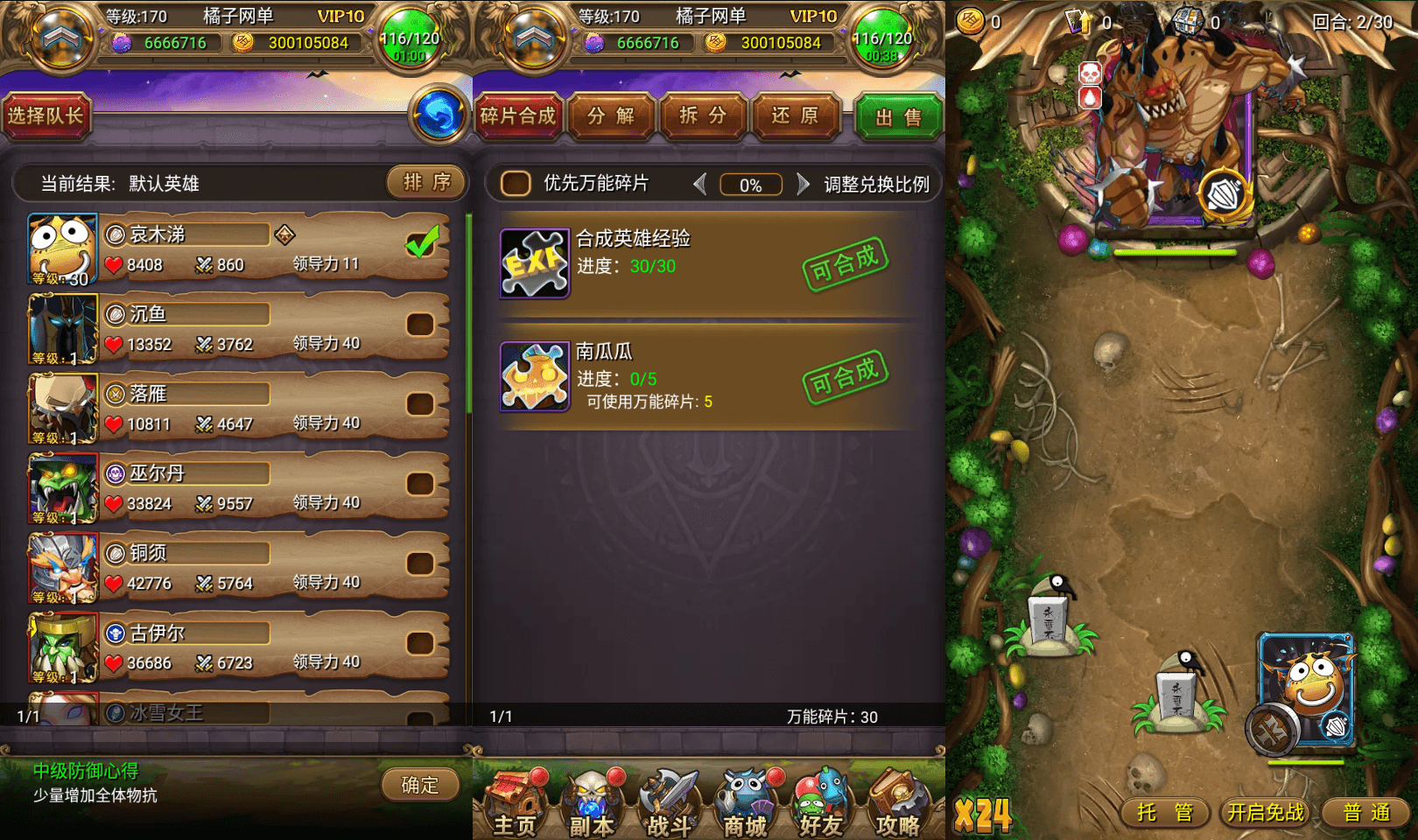Click the right arrow to increase exchange ratio
The height and width of the screenshot is (840, 1418).
802,184
